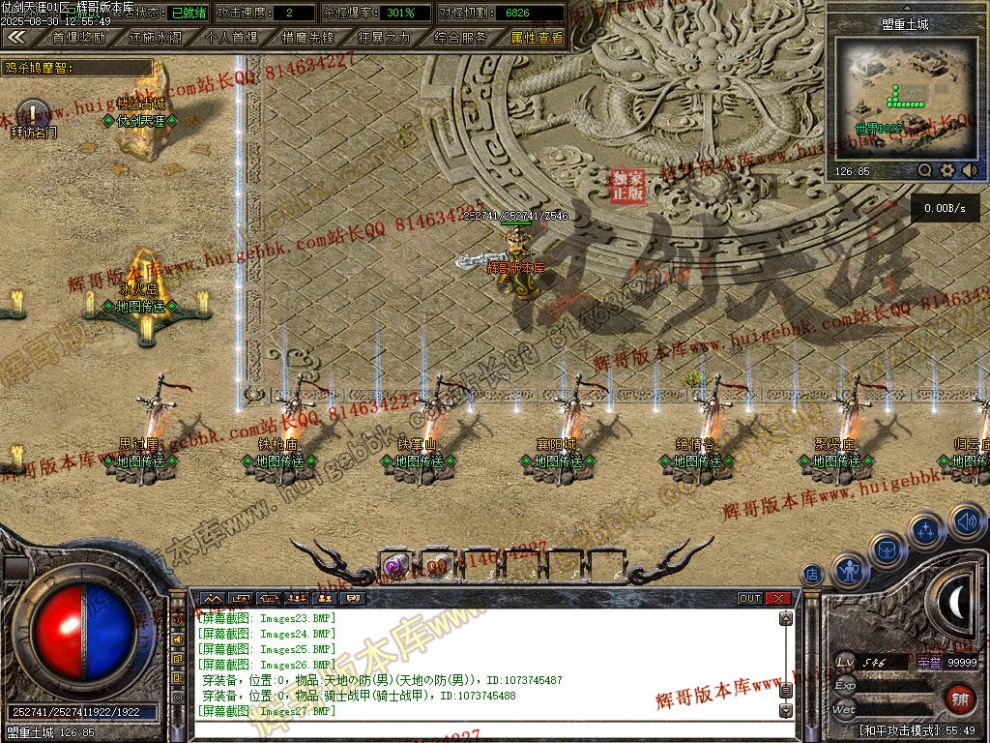Click the 拜访名门 exclamation icon
Screen dimensions: 990x743
[x=33, y=112]
